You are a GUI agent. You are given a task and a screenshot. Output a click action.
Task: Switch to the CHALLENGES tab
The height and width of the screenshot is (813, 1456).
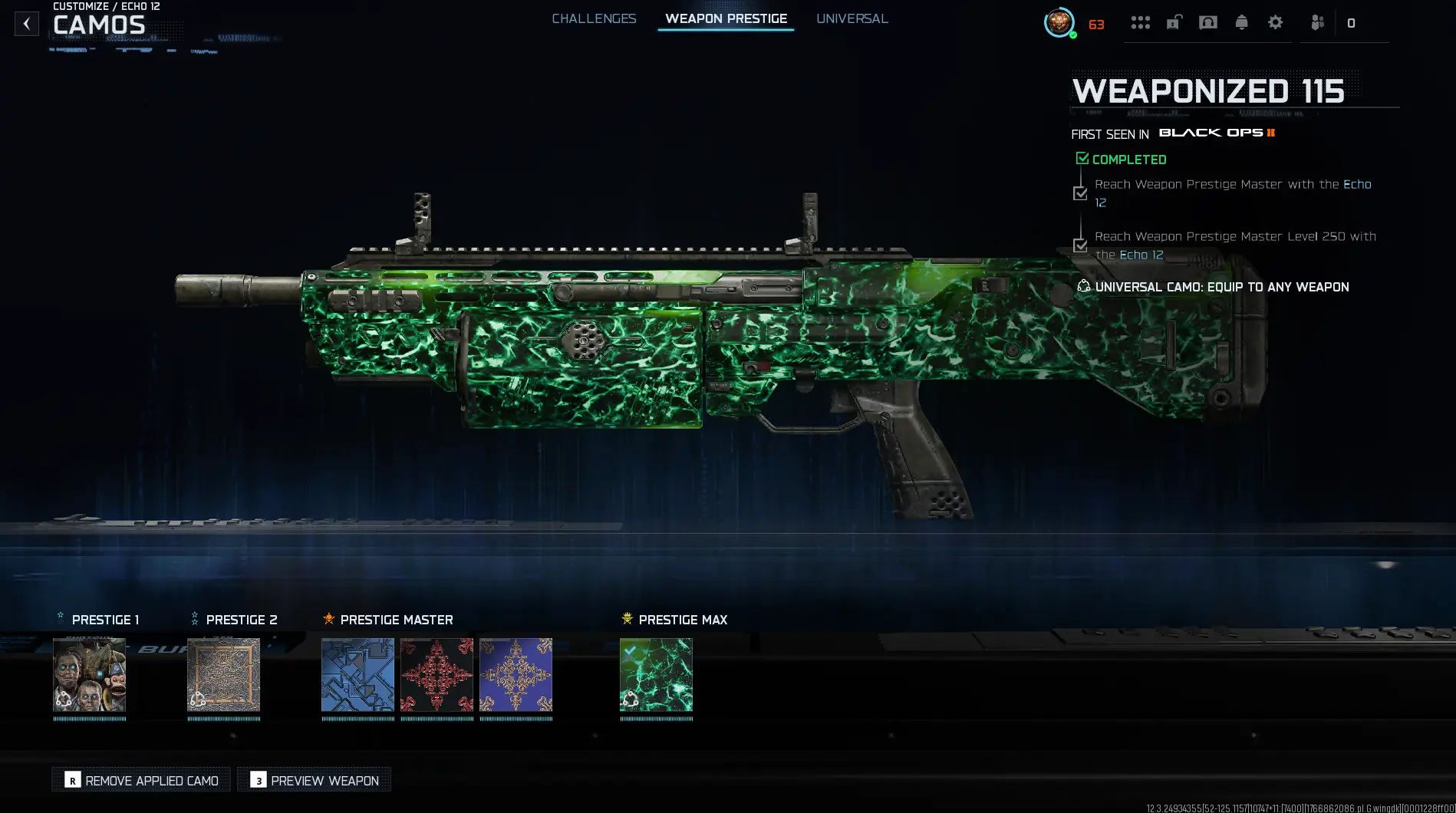tap(594, 18)
